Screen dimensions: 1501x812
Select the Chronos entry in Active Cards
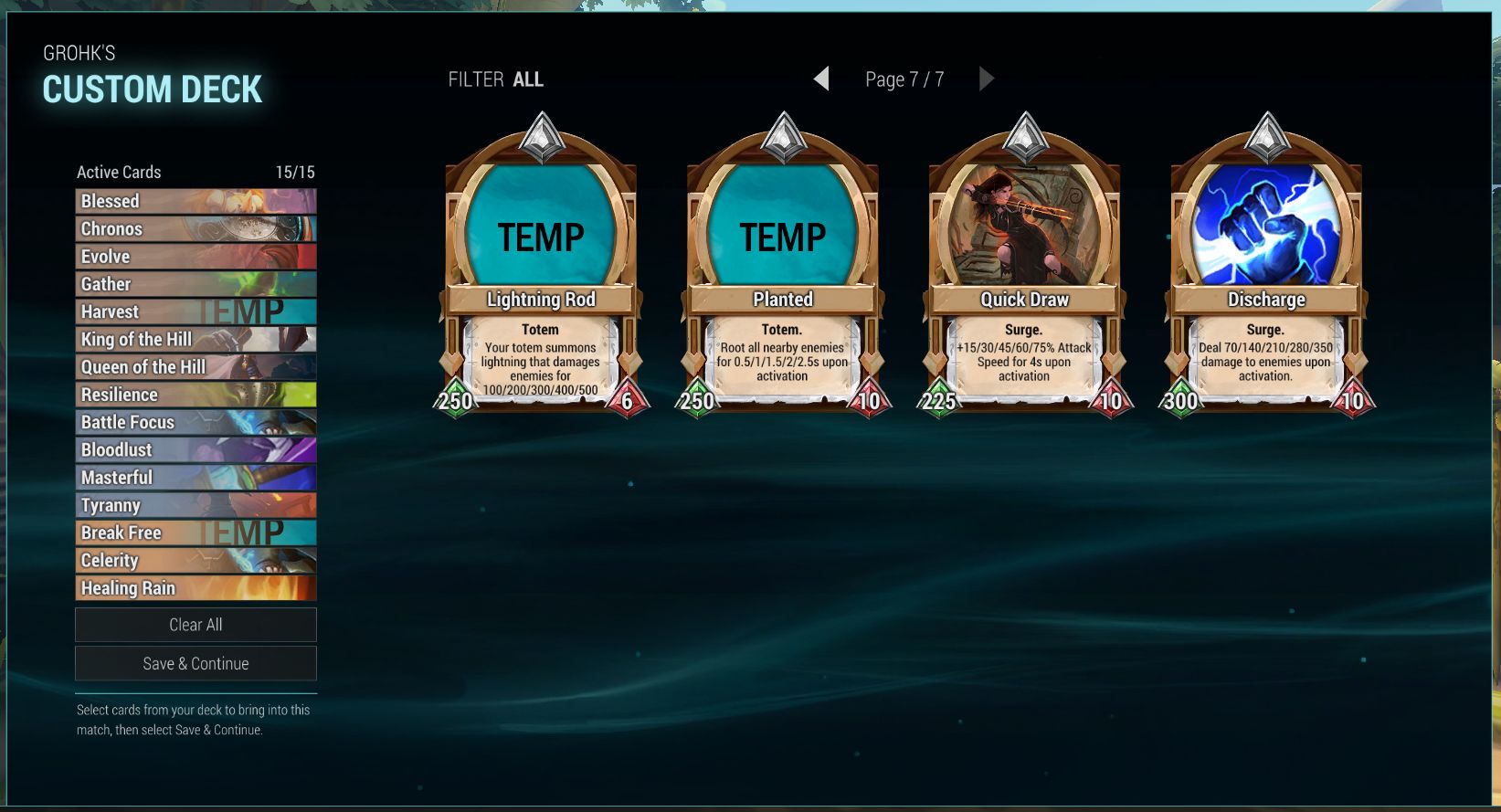click(x=196, y=228)
